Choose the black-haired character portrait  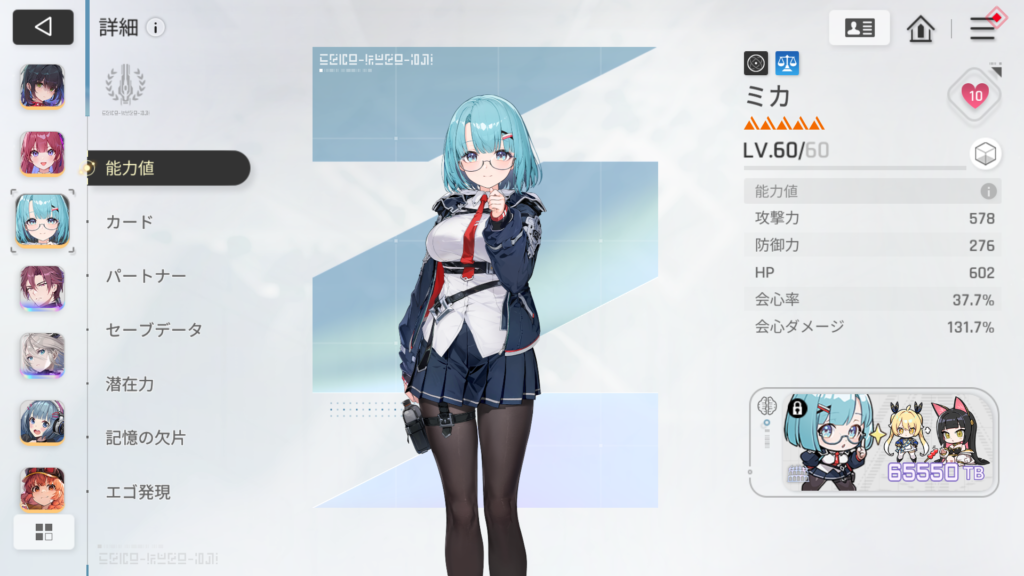42,86
